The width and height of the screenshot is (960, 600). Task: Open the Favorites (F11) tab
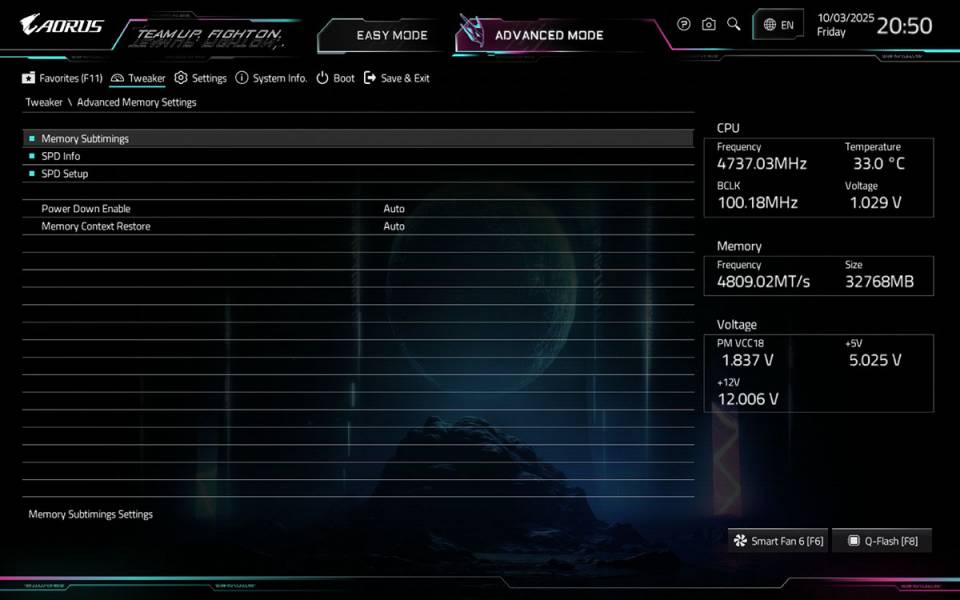pos(62,78)
